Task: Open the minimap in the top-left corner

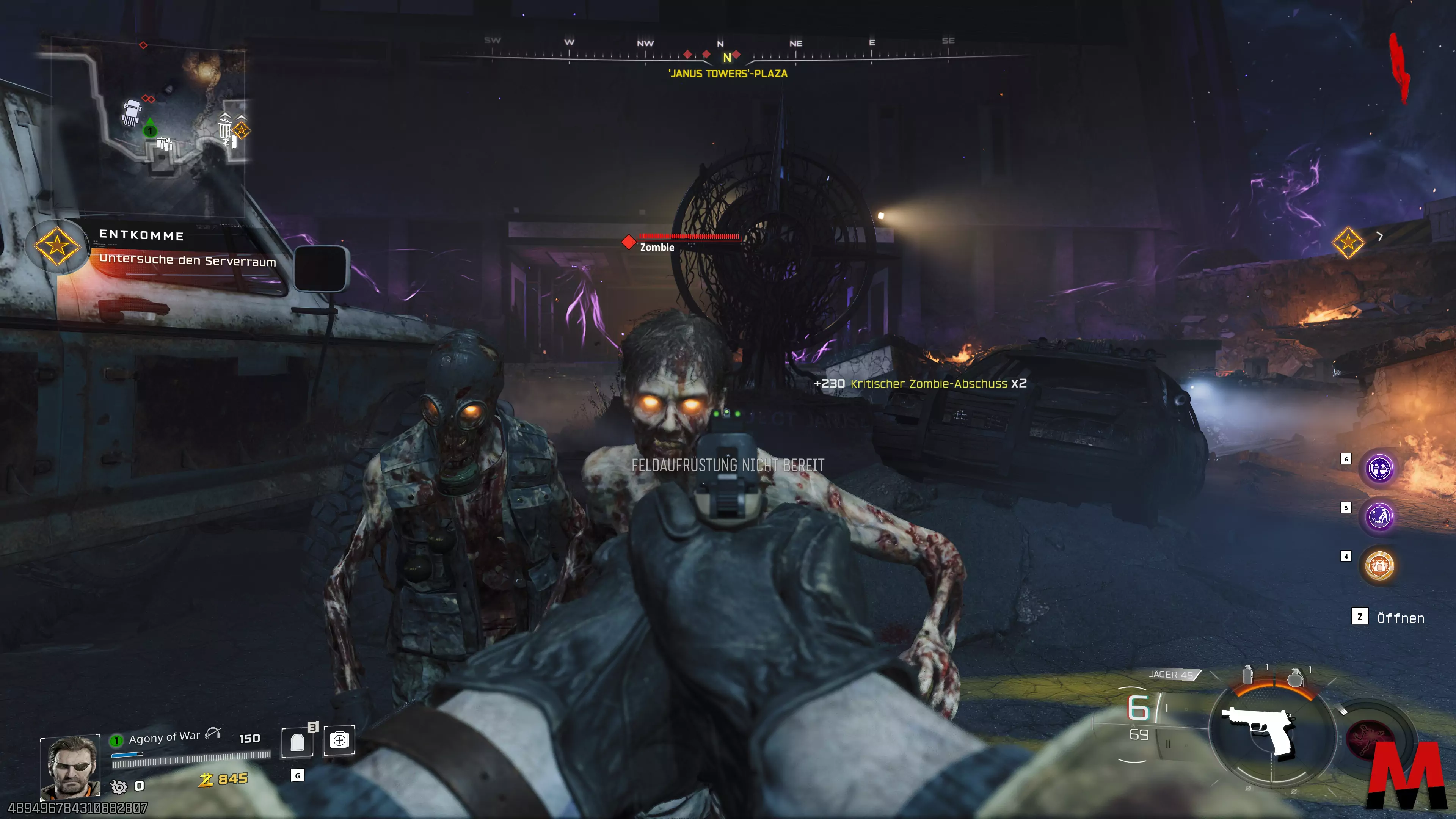Action: (148, 107)
